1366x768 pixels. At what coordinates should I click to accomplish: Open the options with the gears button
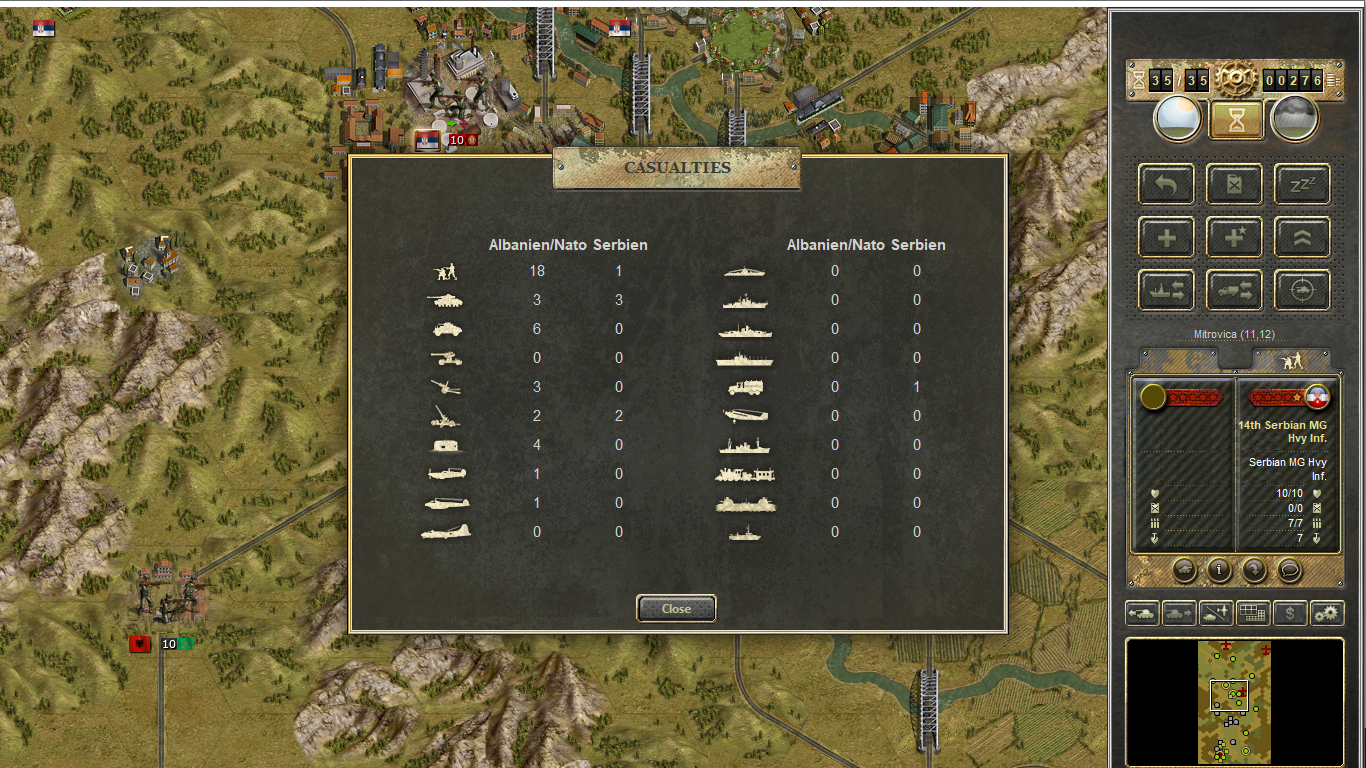pyautogui.click(x=1328, y=613)
